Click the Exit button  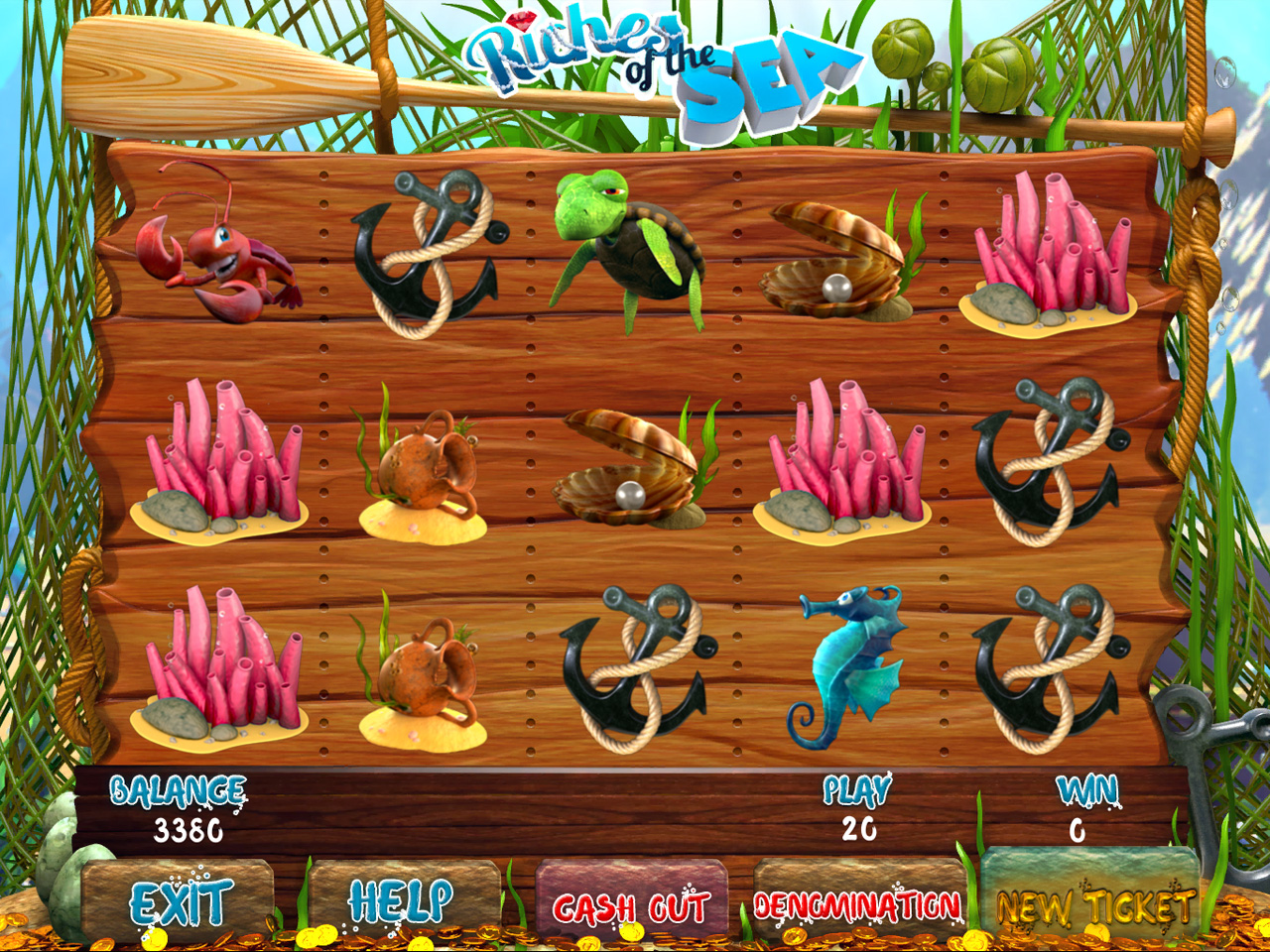point(180,902)
